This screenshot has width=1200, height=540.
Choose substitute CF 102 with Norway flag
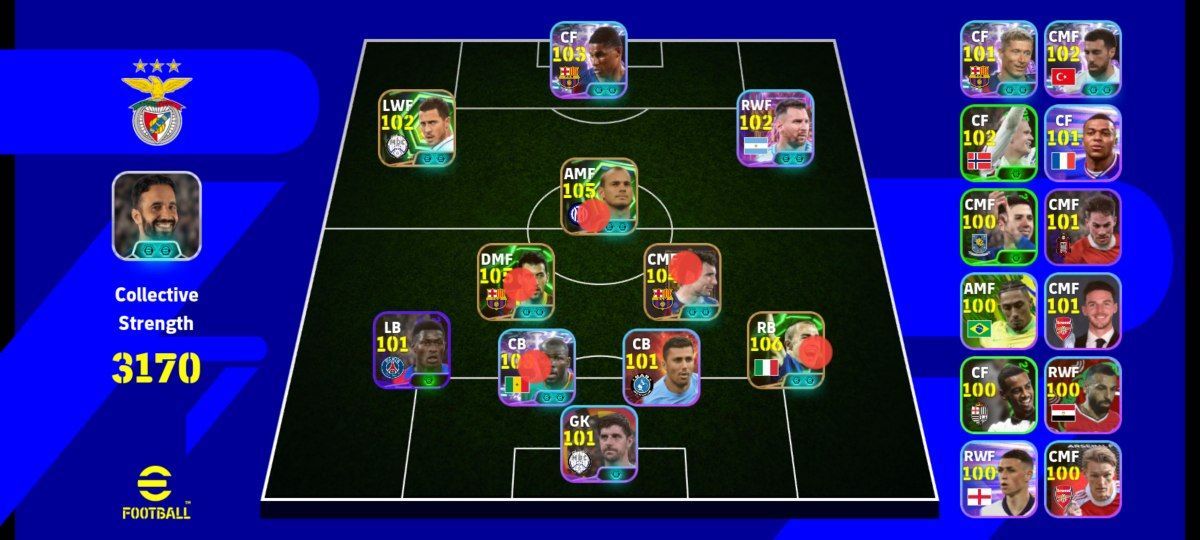(x=998, y=143)
